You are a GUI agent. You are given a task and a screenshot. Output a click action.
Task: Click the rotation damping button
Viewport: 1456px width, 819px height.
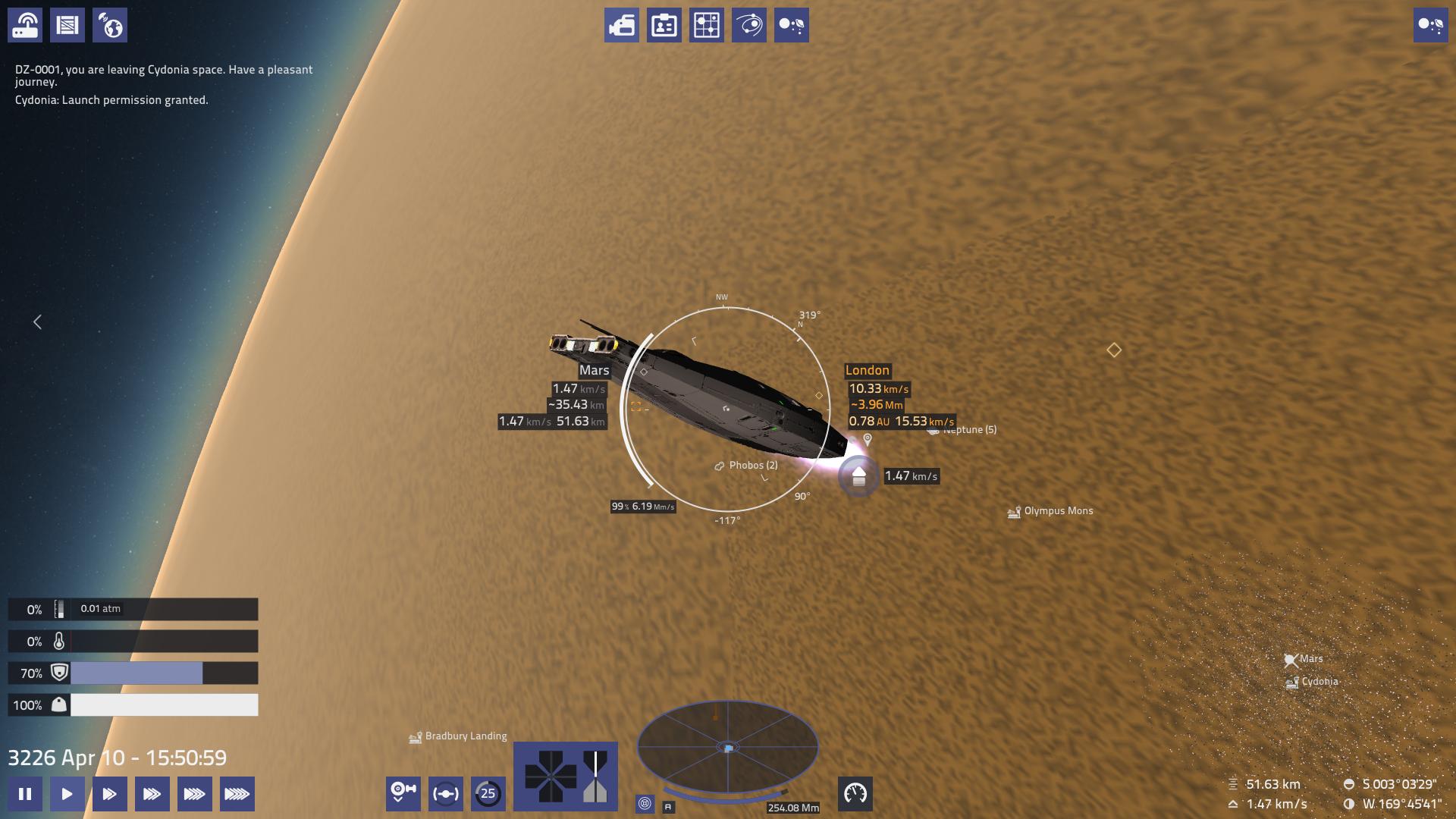[x=445, y=794]
